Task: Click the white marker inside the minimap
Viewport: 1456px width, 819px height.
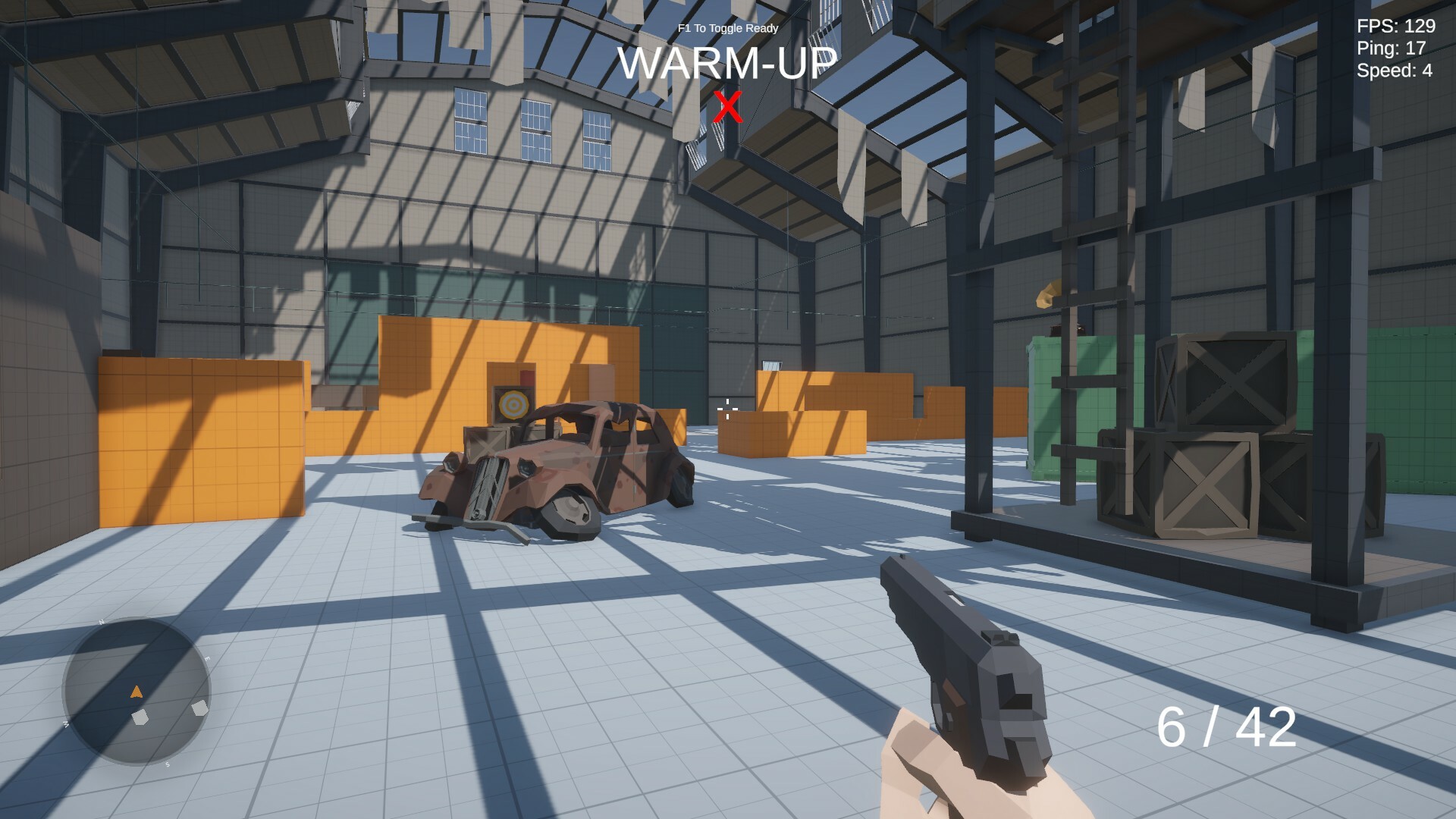Action: [x=140, y=717]
